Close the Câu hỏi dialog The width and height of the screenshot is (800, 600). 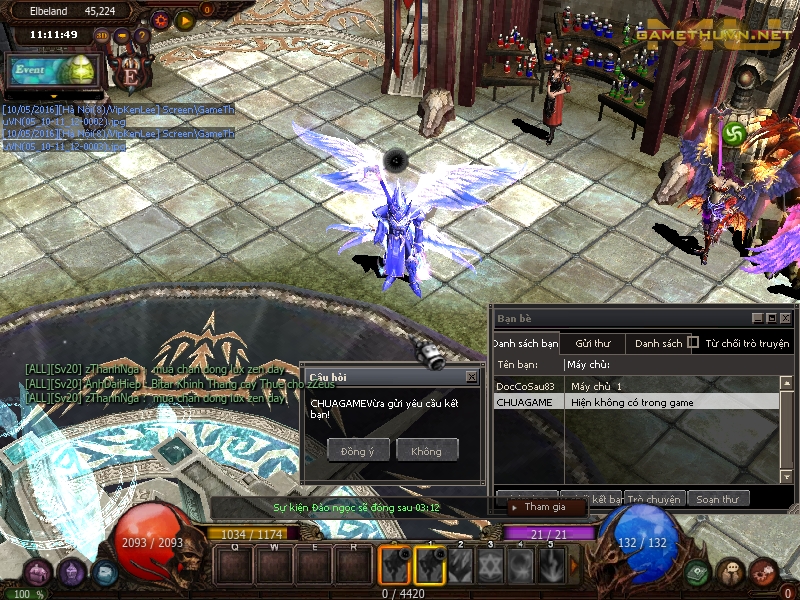click(x=471, y=377)
